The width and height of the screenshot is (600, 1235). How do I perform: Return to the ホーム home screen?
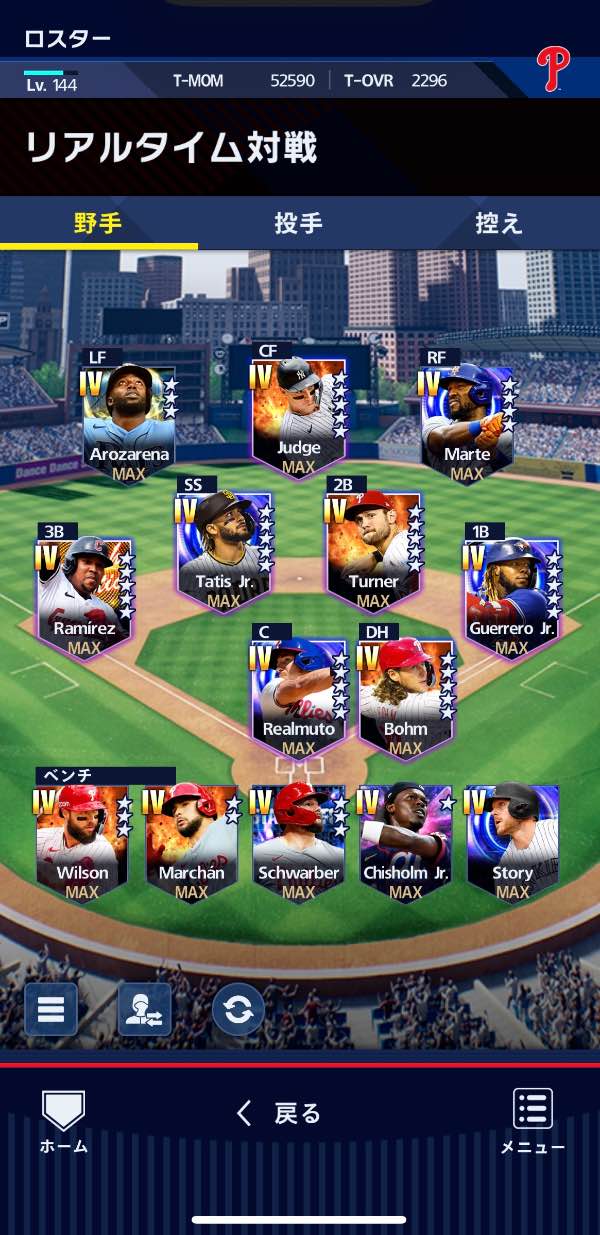click(x=63, y=1122)
